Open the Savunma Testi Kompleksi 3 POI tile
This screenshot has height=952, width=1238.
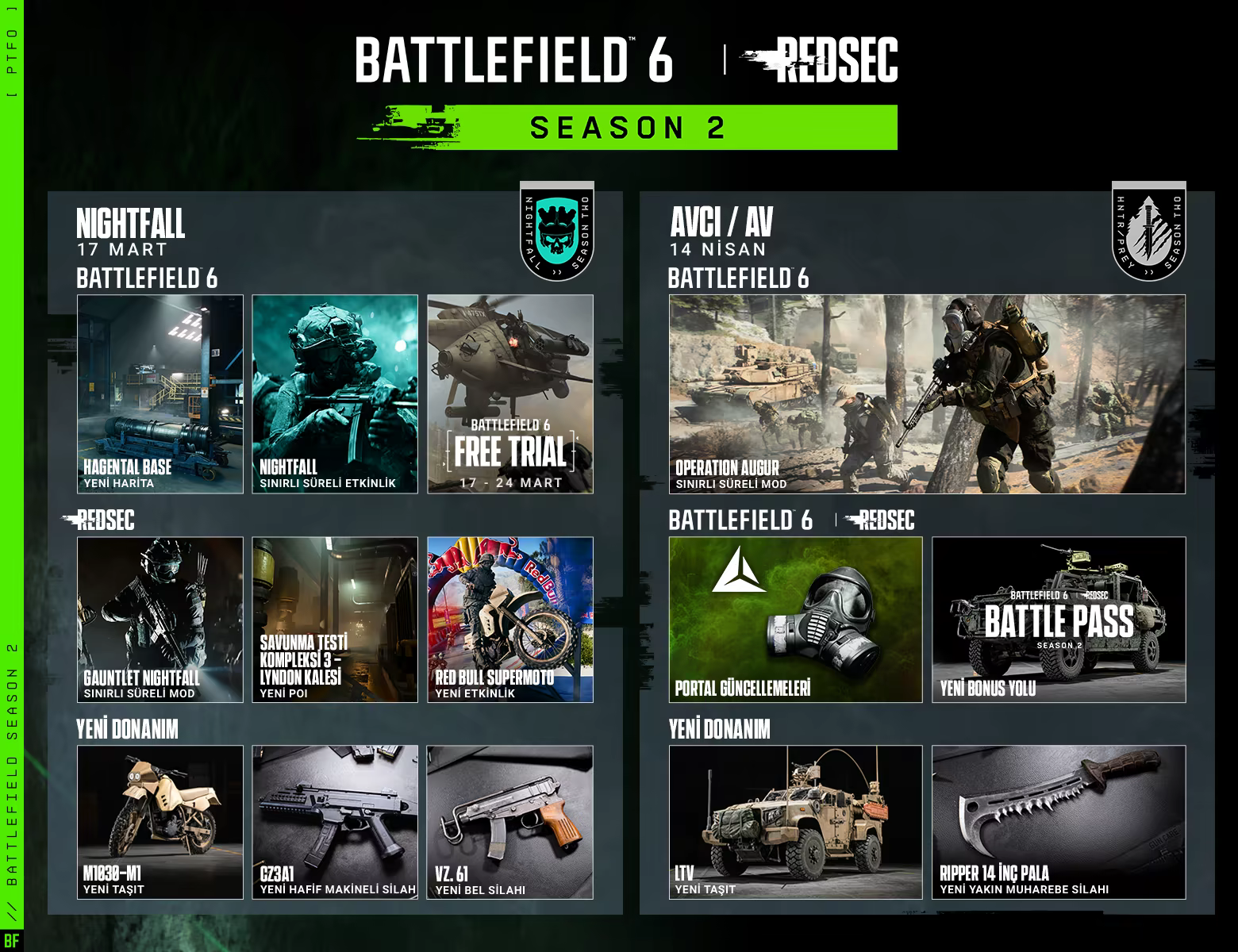tap(335, 620)
